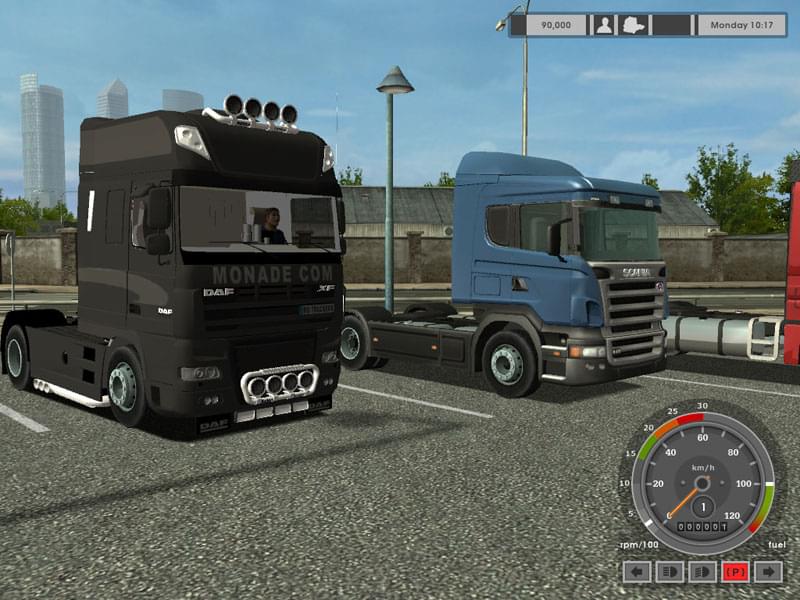Toggle the left turn signal indicator
800x600 pixels.
pos(637,571)
